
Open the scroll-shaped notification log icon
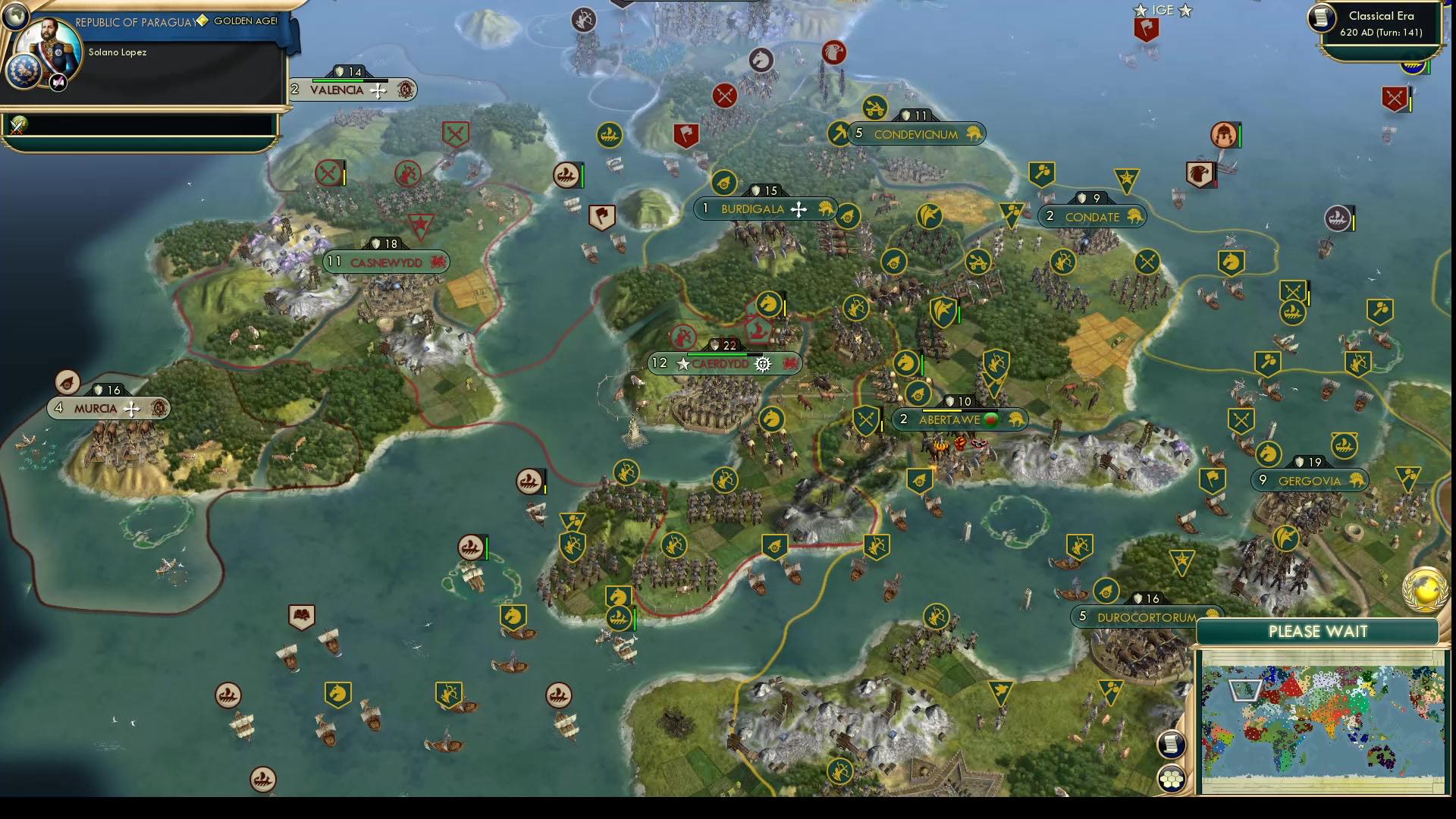pos(1170,745)
